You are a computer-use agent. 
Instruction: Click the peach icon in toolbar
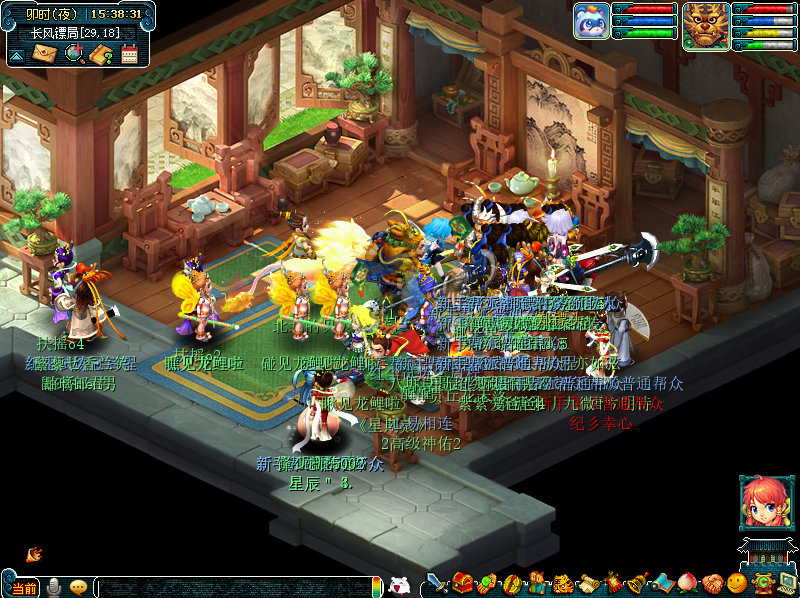point(687,584)
